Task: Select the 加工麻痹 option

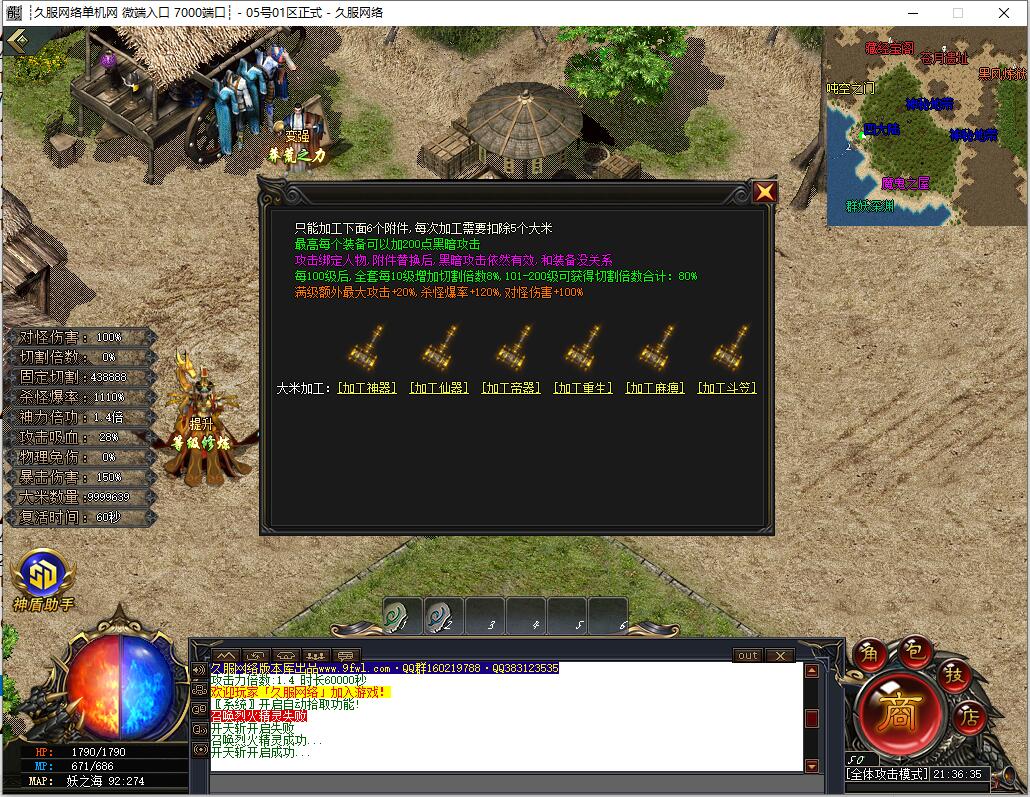Action: [x=655, y=388]
